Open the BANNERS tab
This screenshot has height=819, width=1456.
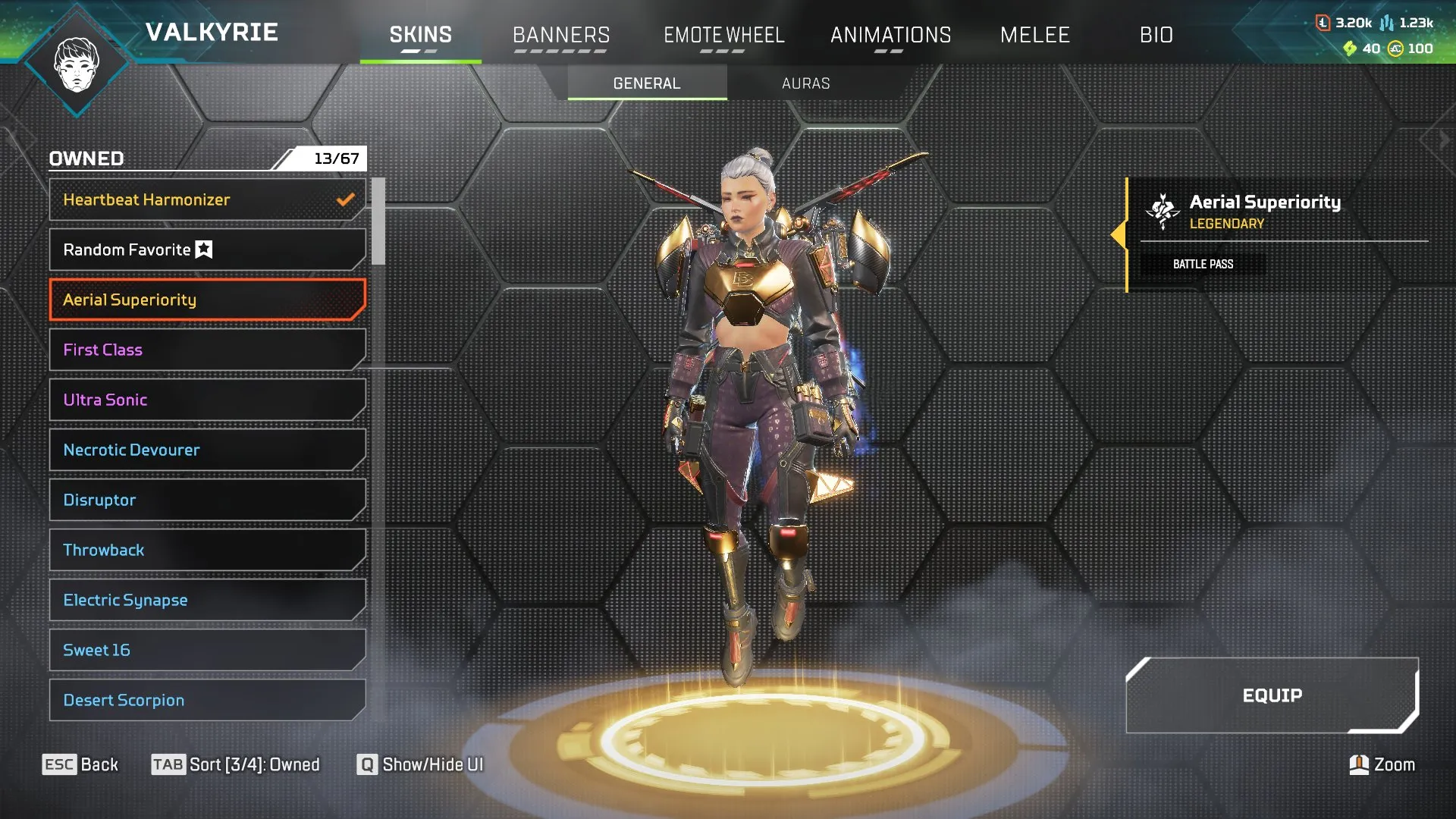(x=561, y=35)
